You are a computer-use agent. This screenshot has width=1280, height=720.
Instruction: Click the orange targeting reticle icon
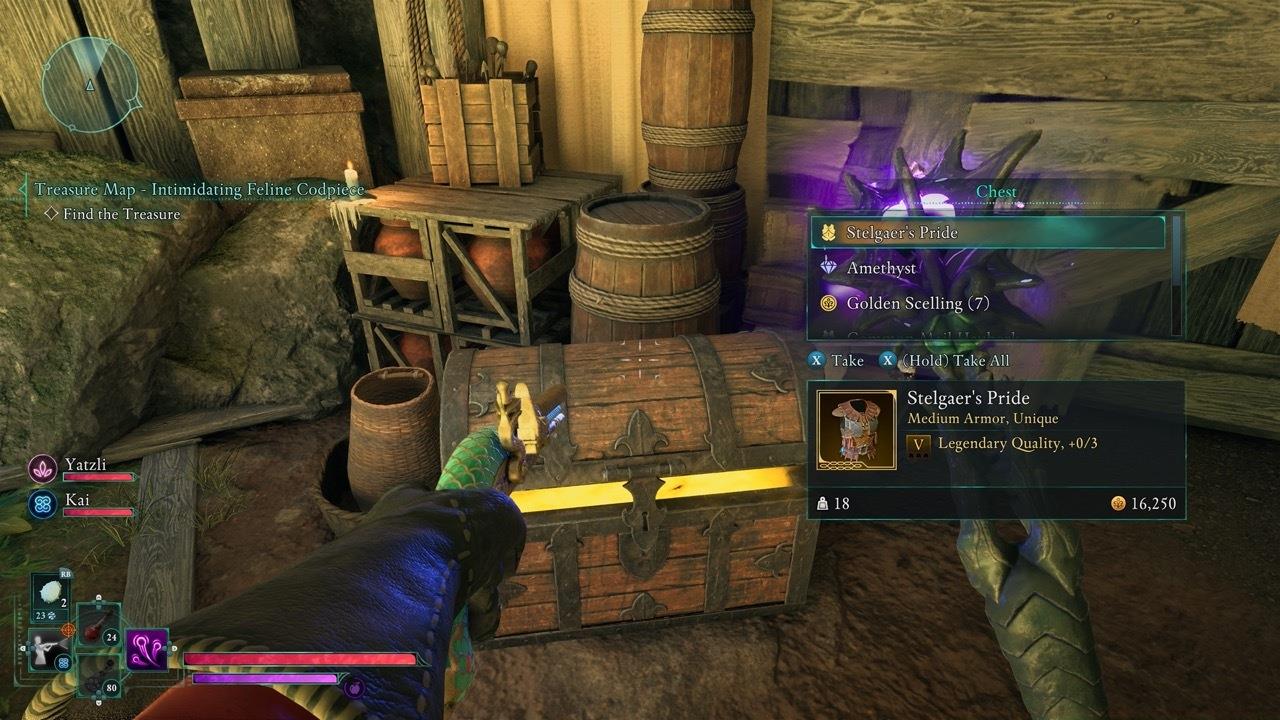point(68,630)
